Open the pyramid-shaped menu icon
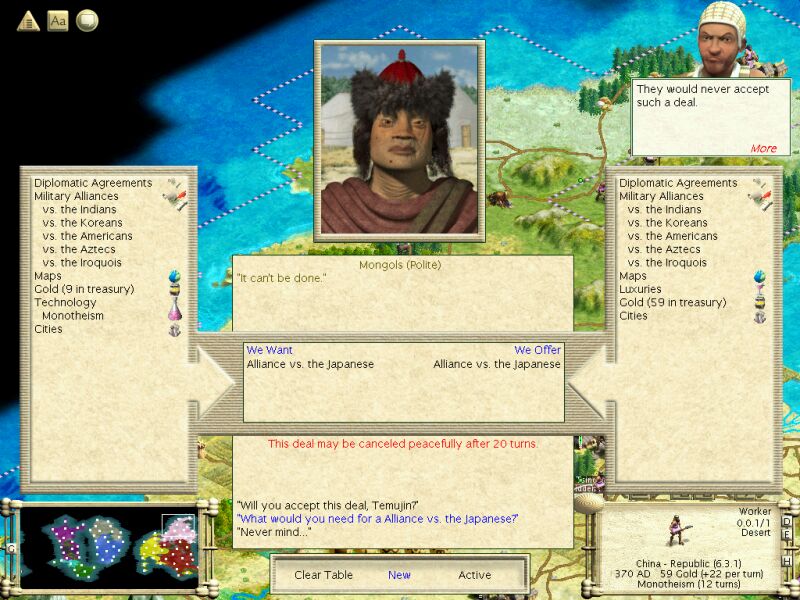This screenshot has width=800, height=600. pos(29,20)
